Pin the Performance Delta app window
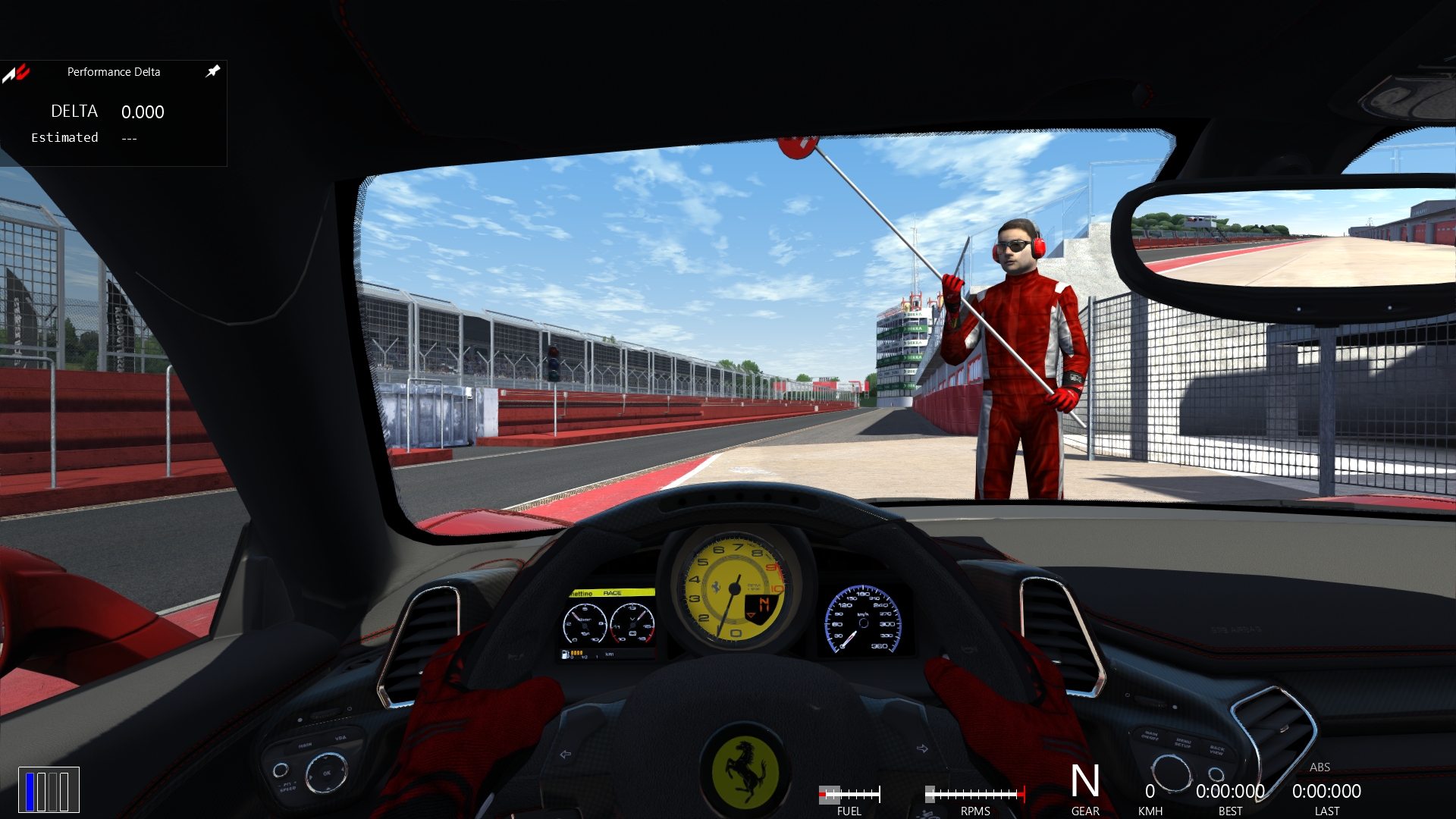Screen dimensions: 1456x819 pos(213,71)
